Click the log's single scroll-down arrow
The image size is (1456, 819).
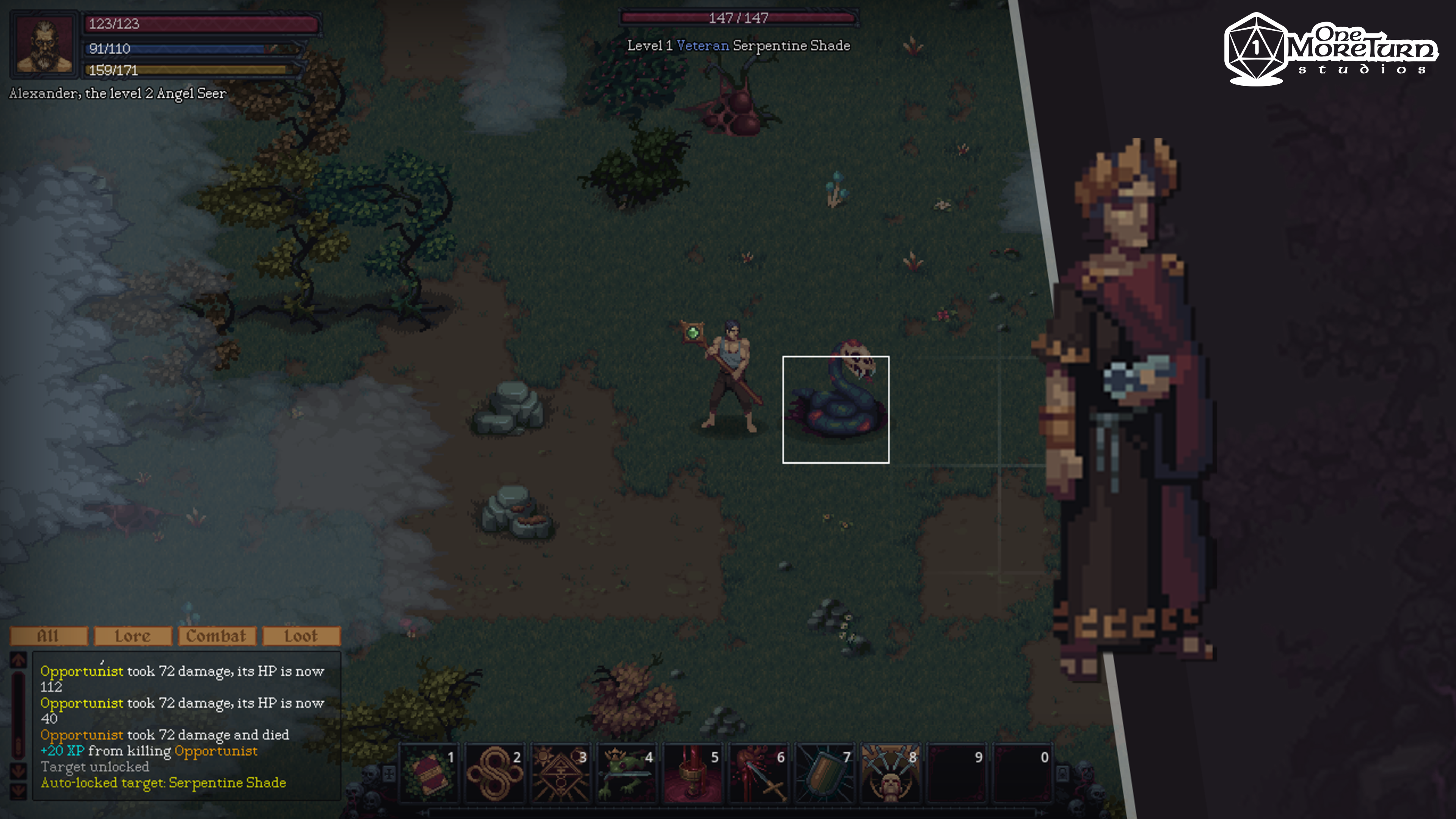tap(18, 770)
